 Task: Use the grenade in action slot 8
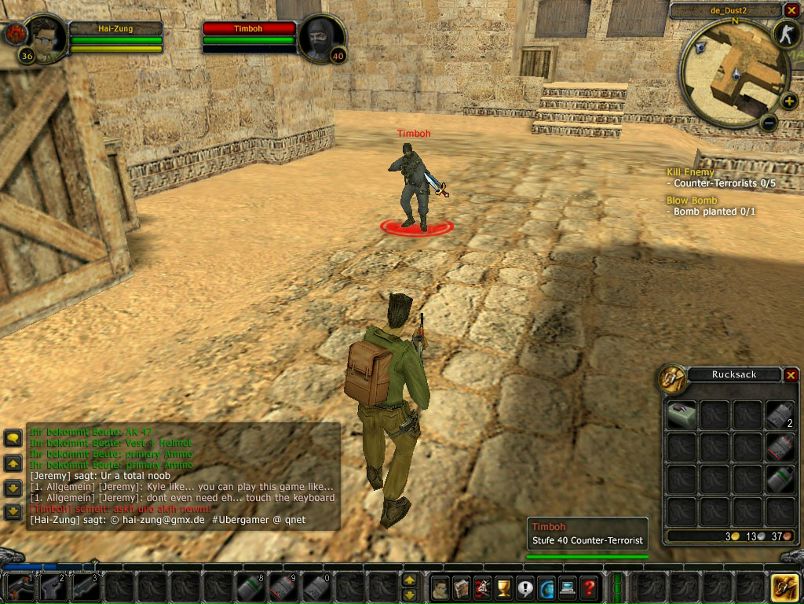[x=251, y=587]
